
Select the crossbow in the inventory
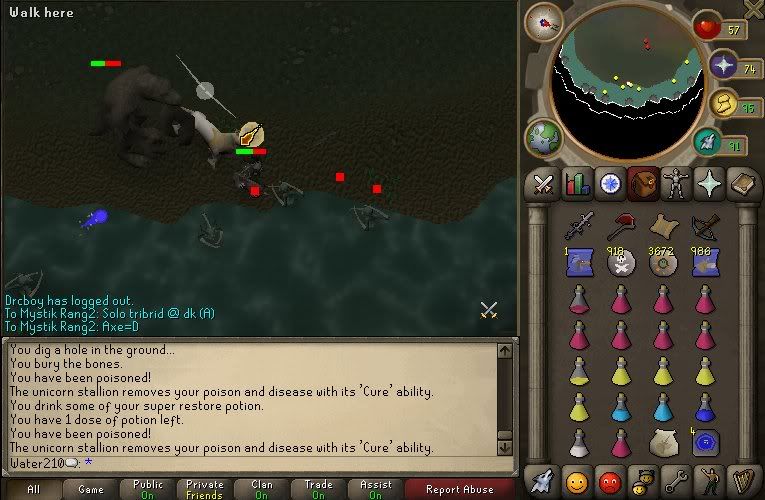[705, 226]
